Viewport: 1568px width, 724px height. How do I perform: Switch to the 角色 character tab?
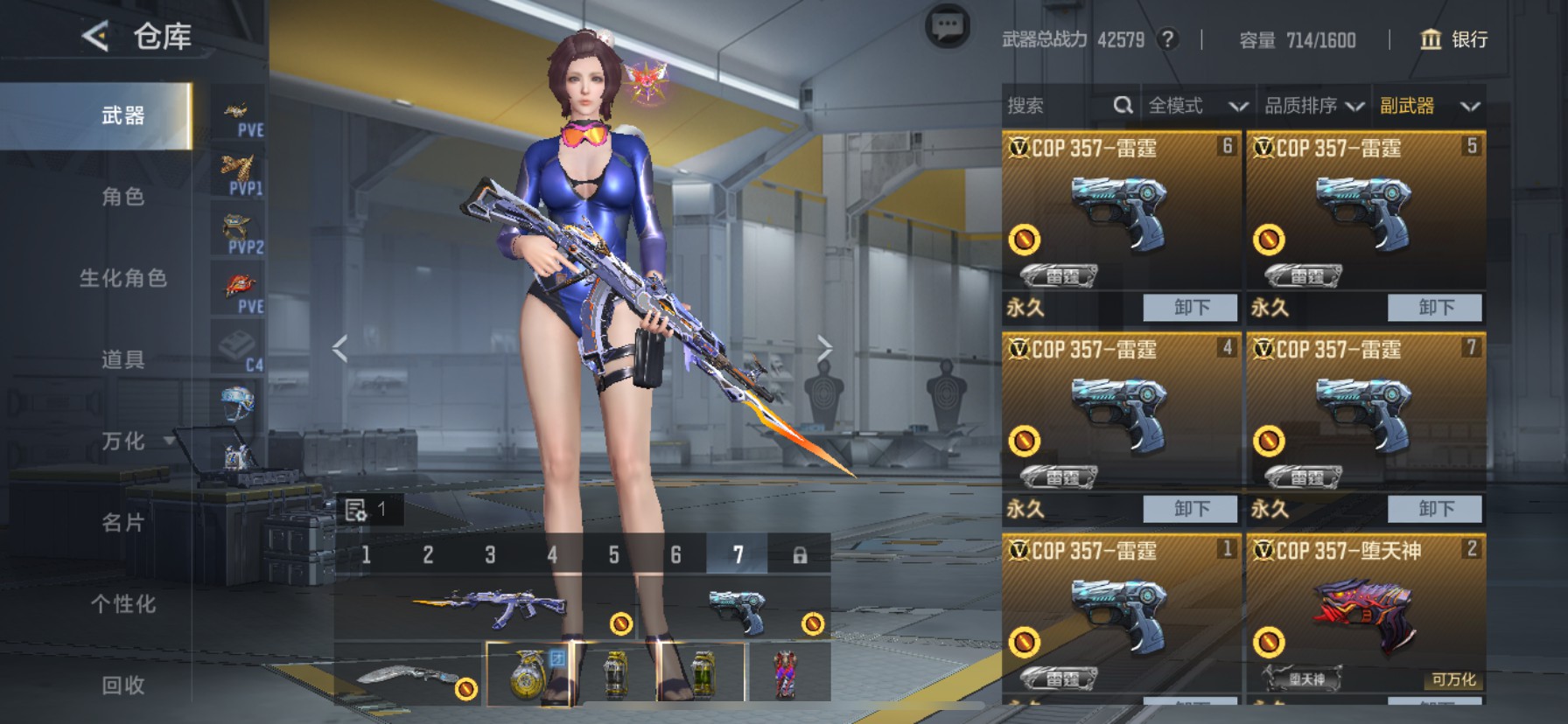(122, 197)
